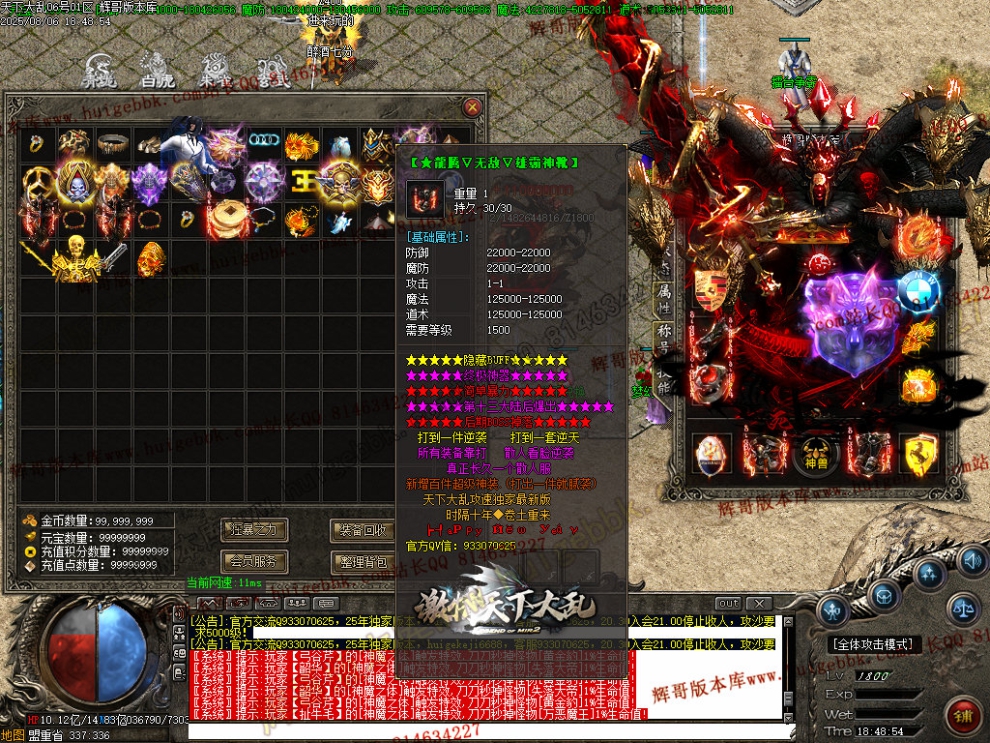Pick the triple blue rings item
Viewport: 990px width, 743px height.
tap(264, 141)
